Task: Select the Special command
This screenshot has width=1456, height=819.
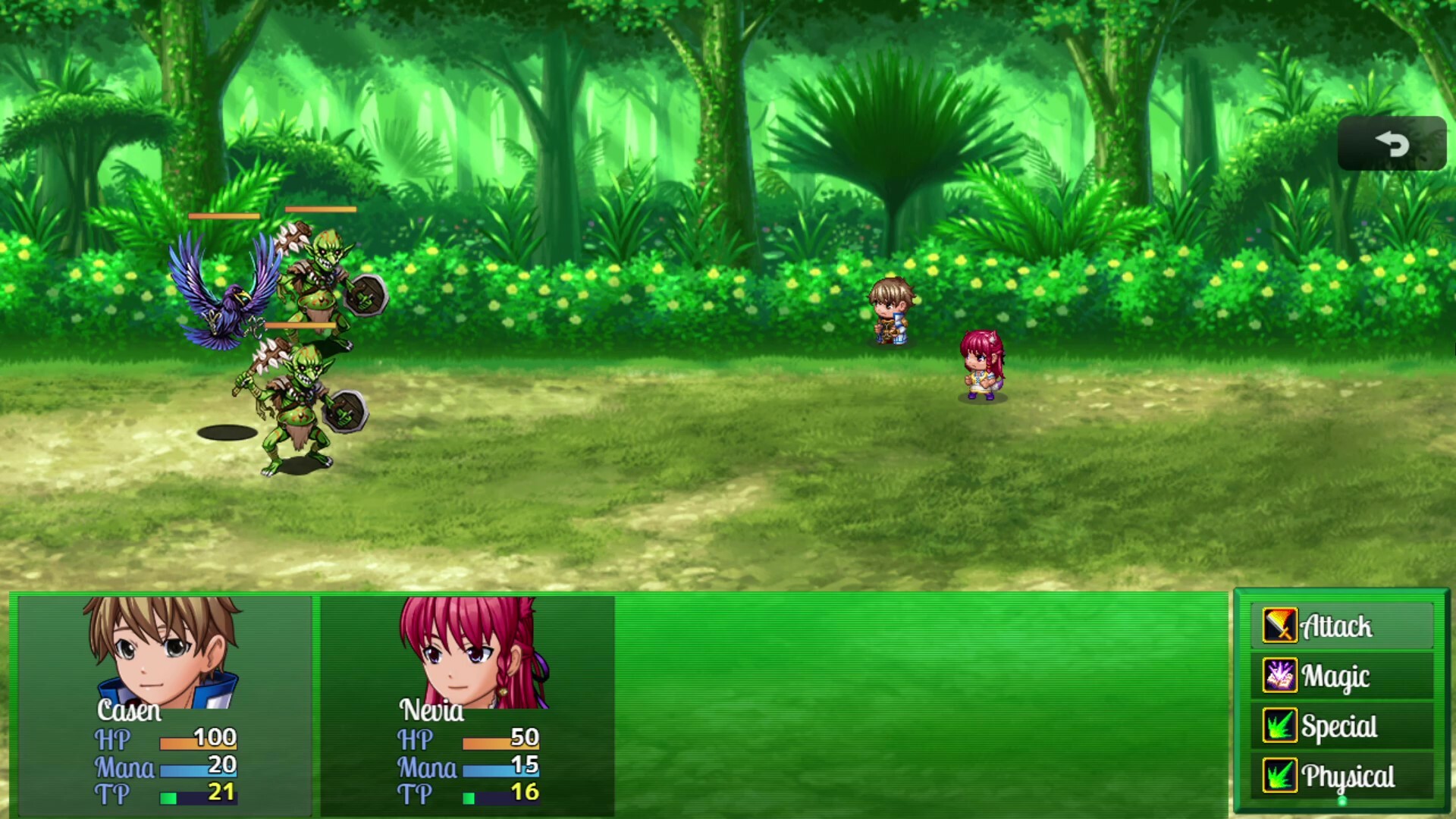Action: coord(1339,726)
